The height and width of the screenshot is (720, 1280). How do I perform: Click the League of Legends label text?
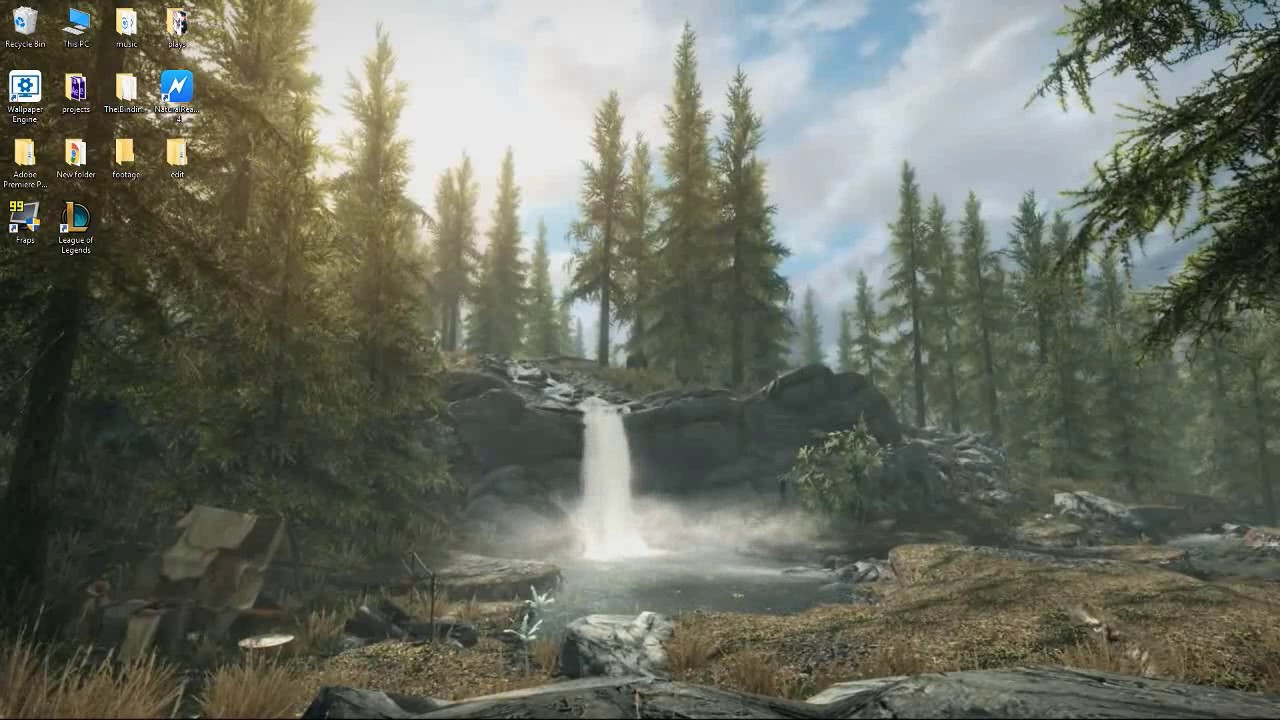(75, 244)
